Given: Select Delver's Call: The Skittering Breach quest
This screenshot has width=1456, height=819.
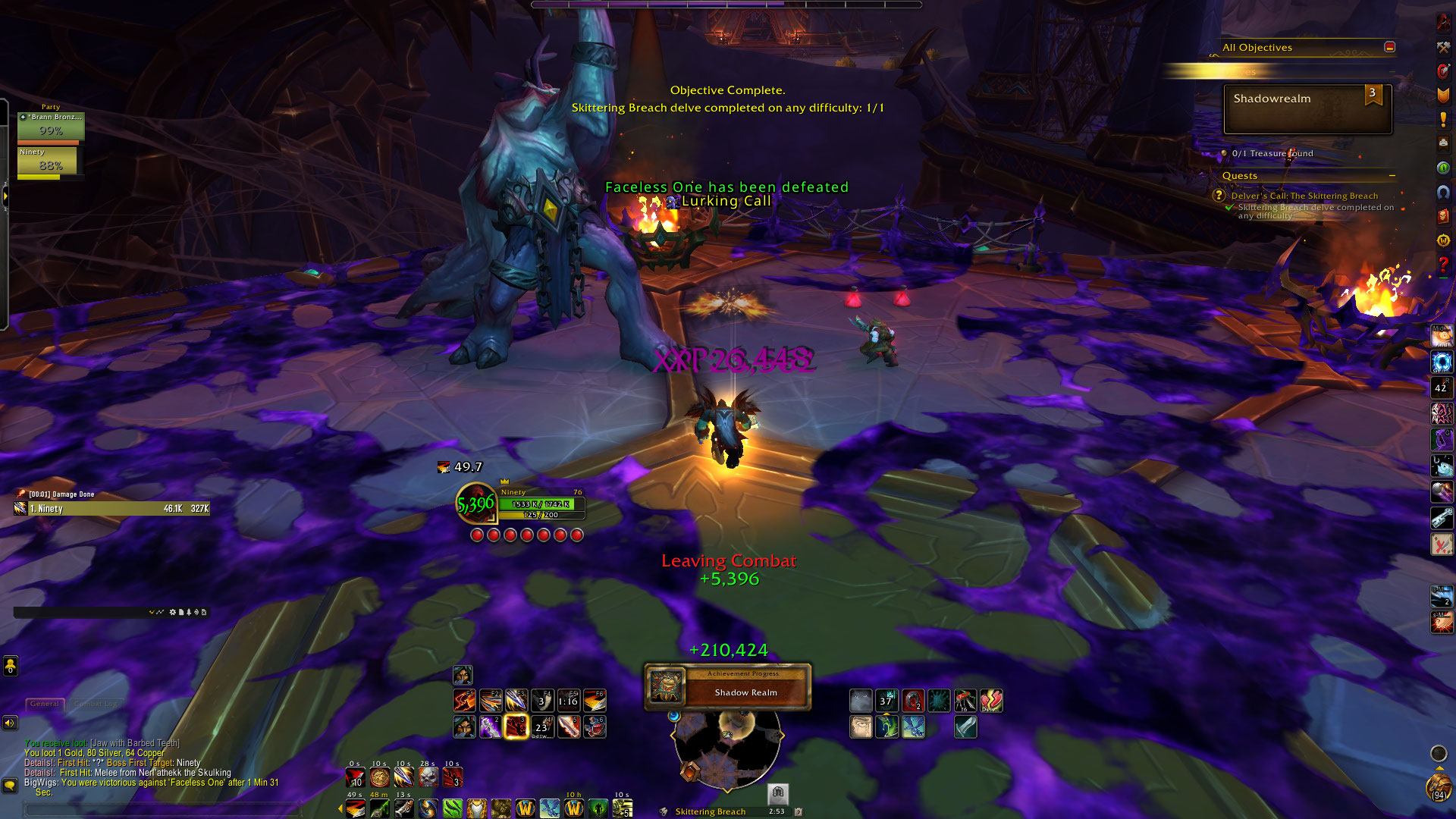Looking at the screenshot, I should (1304, 196).
